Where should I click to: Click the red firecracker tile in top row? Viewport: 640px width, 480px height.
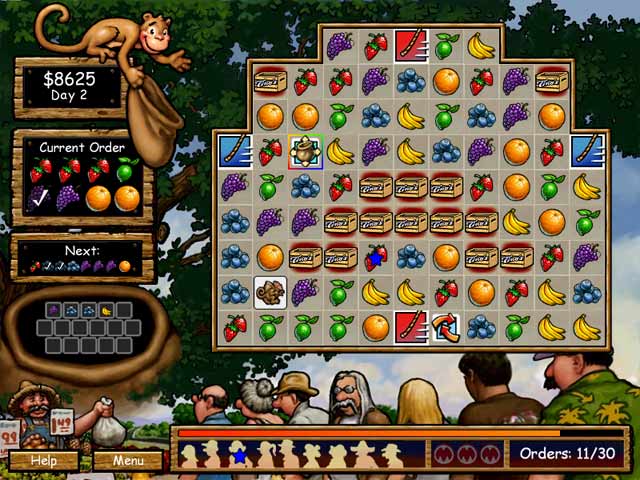tap(410, 46)
